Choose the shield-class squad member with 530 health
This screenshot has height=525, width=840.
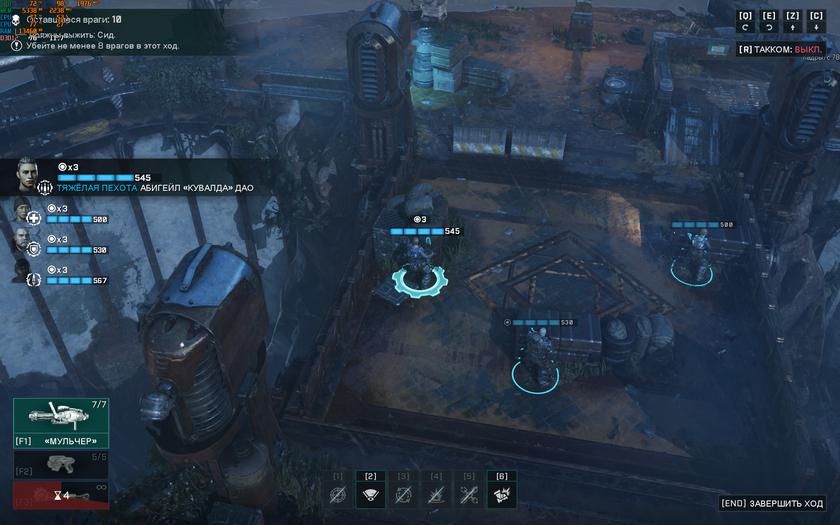(23, 242)
